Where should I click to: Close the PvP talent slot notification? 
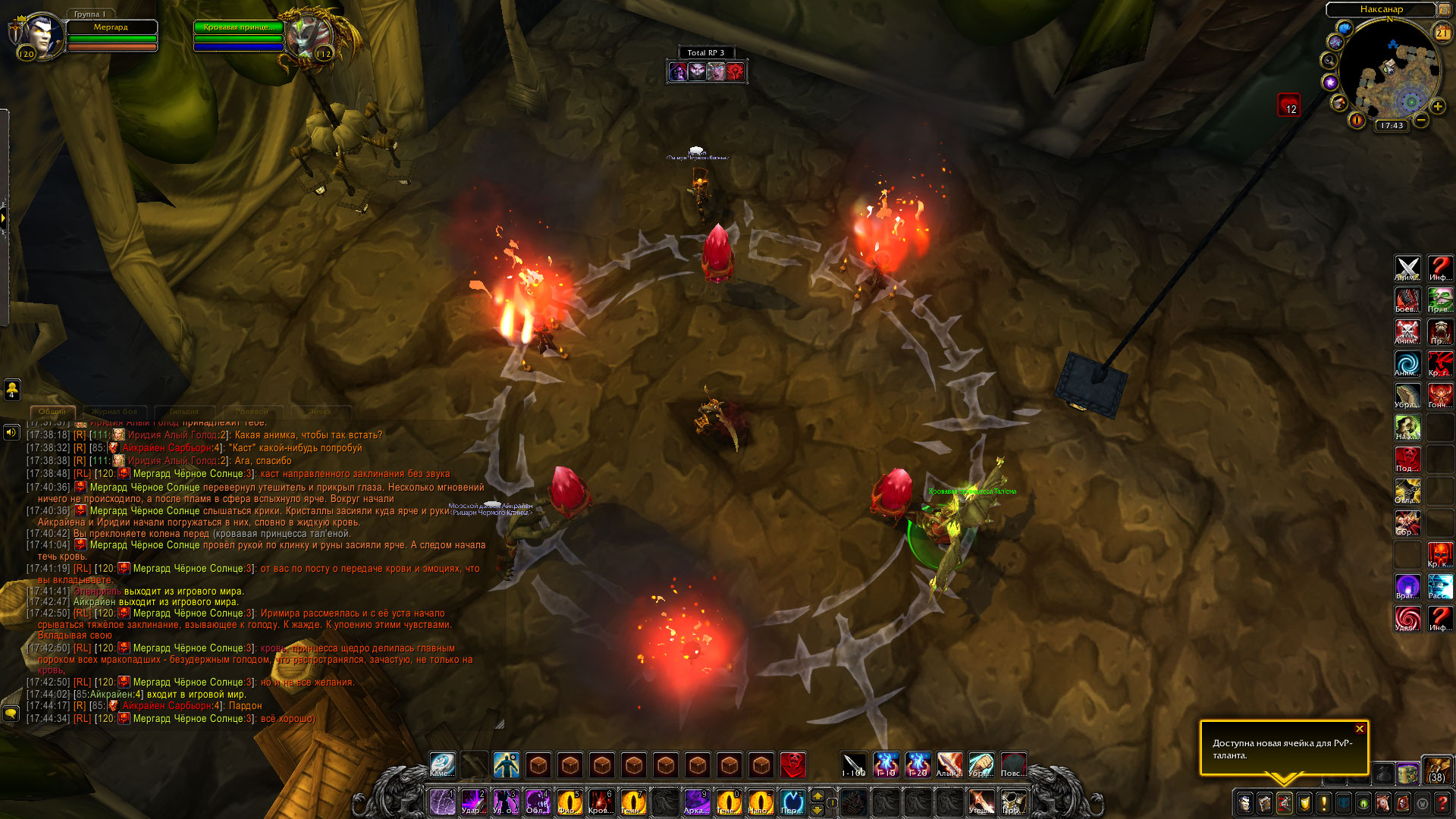[x=1360, y=729]
